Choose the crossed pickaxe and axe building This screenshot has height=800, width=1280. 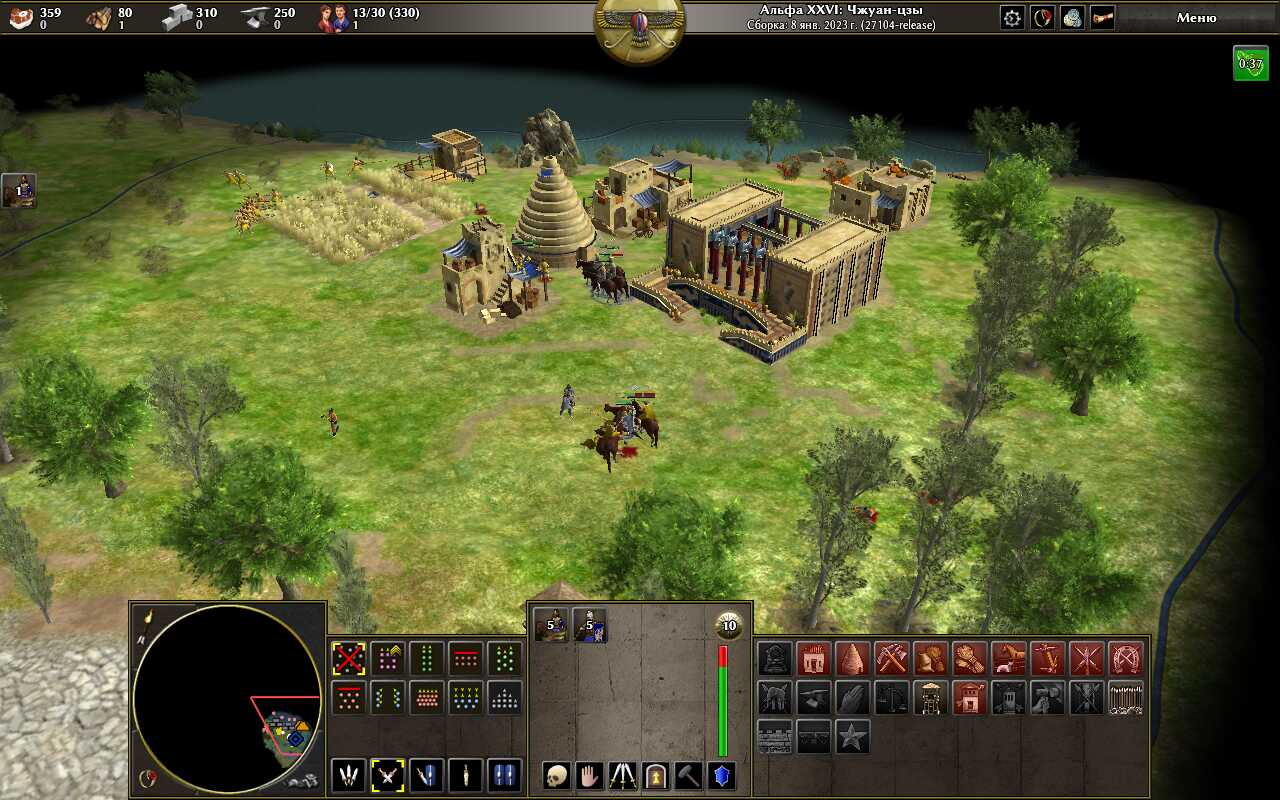(891, 658)
